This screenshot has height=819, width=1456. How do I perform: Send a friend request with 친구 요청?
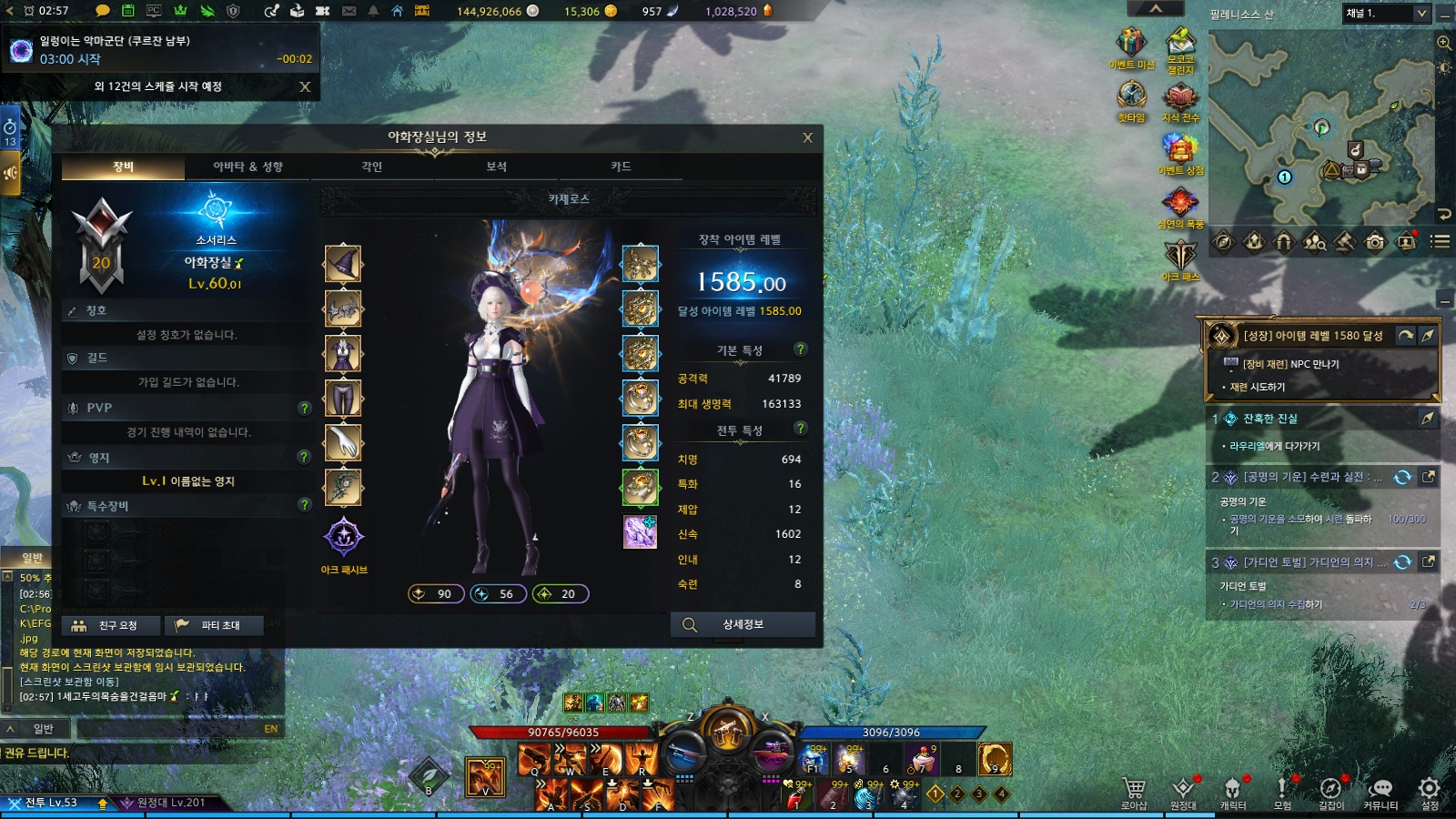click(x=110, y=625)
